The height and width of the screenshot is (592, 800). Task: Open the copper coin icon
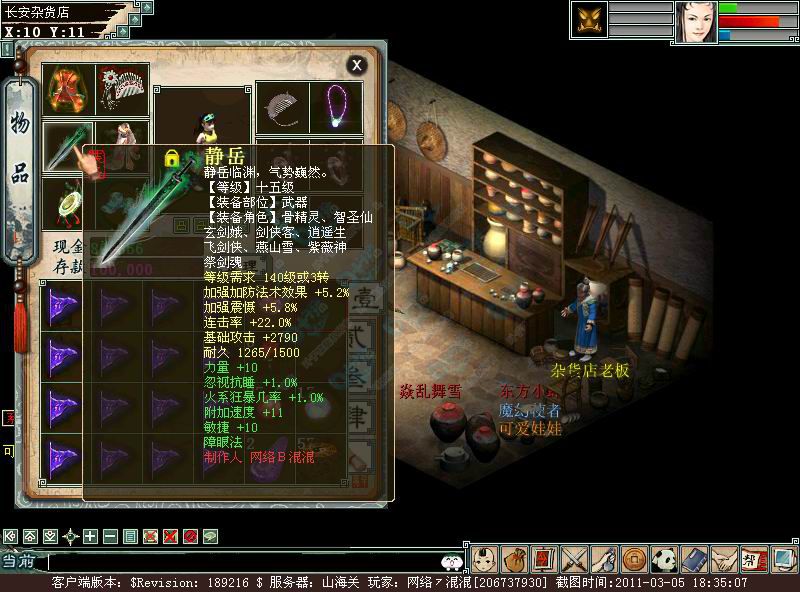(x=634, y=558)
